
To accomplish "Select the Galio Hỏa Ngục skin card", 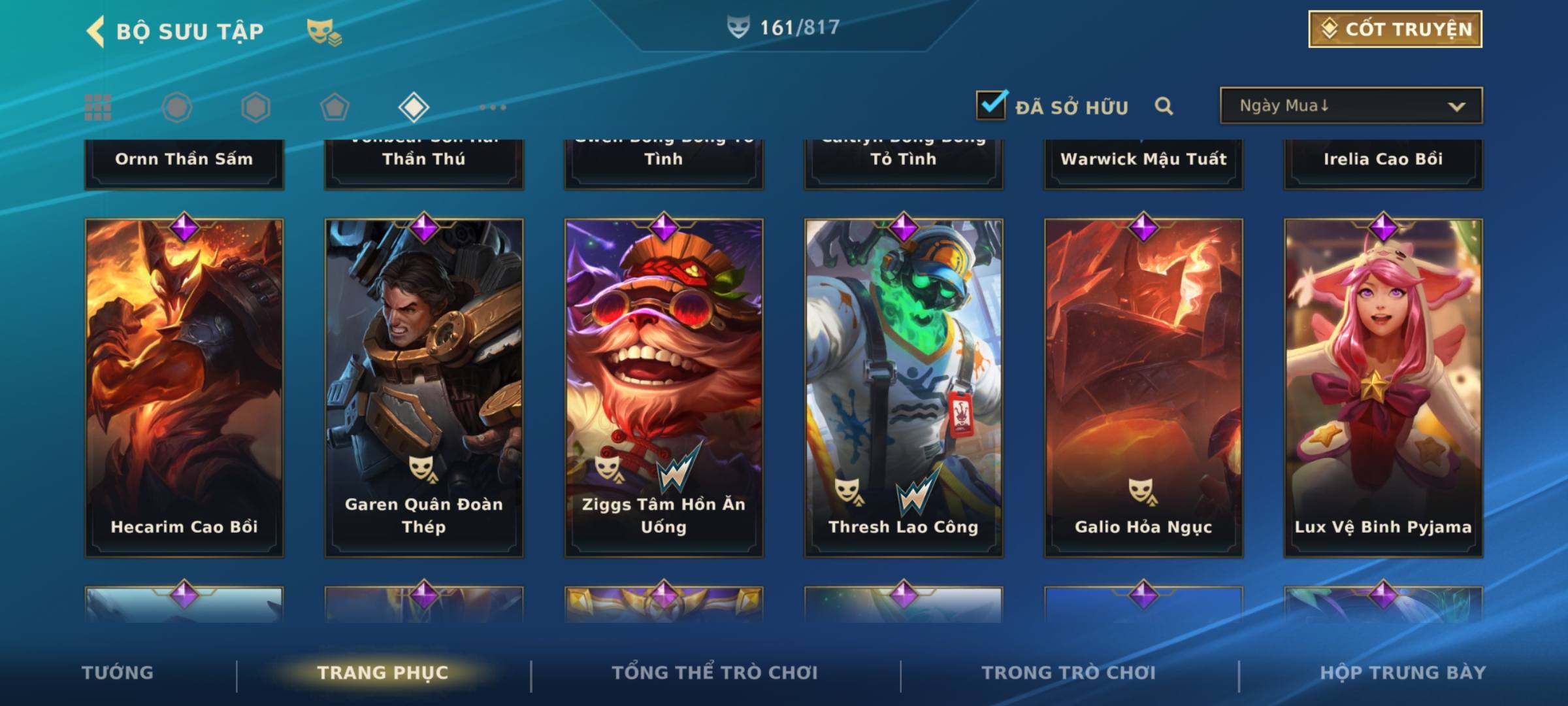I will tap(1143, 387).
